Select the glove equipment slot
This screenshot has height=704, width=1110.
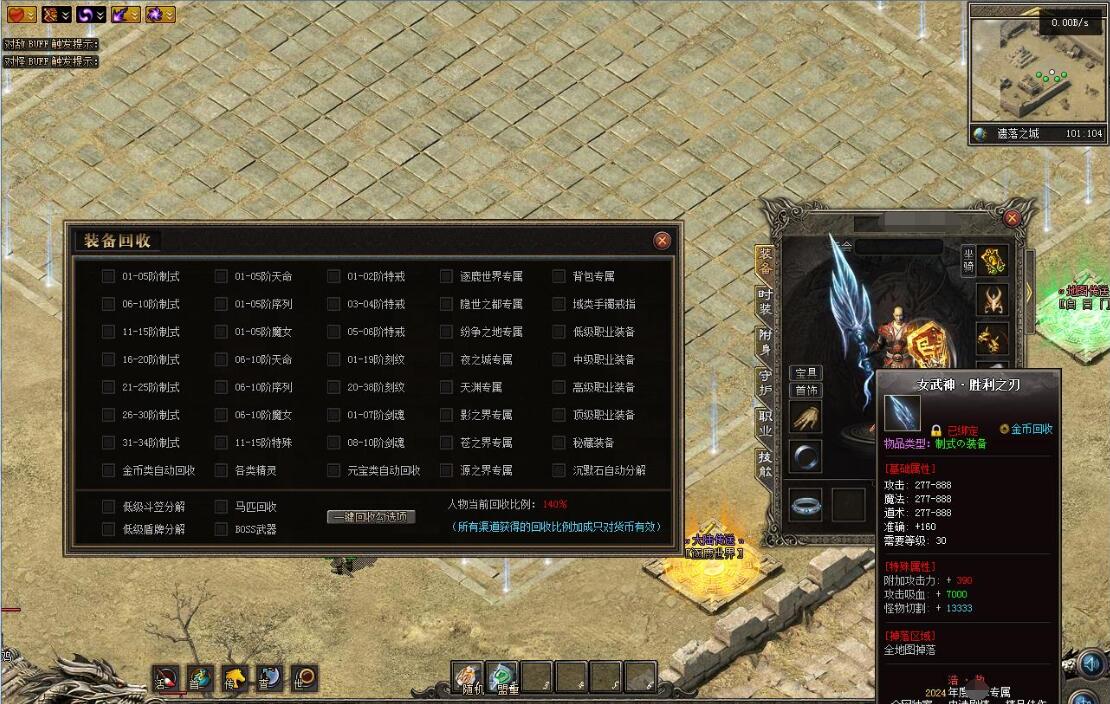point(805,417)
